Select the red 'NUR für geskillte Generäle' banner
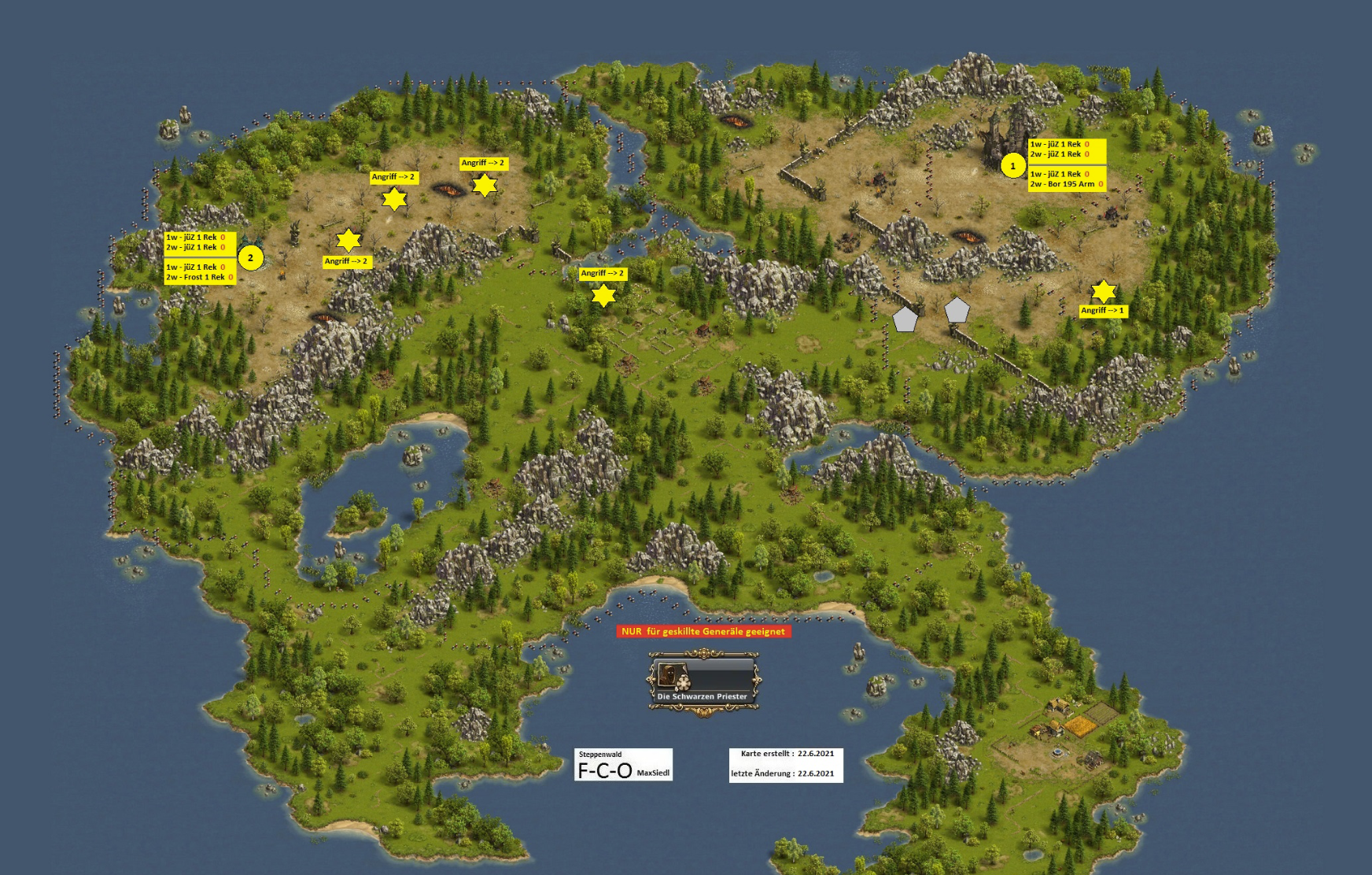1372x875 pixels. (703, 631)
